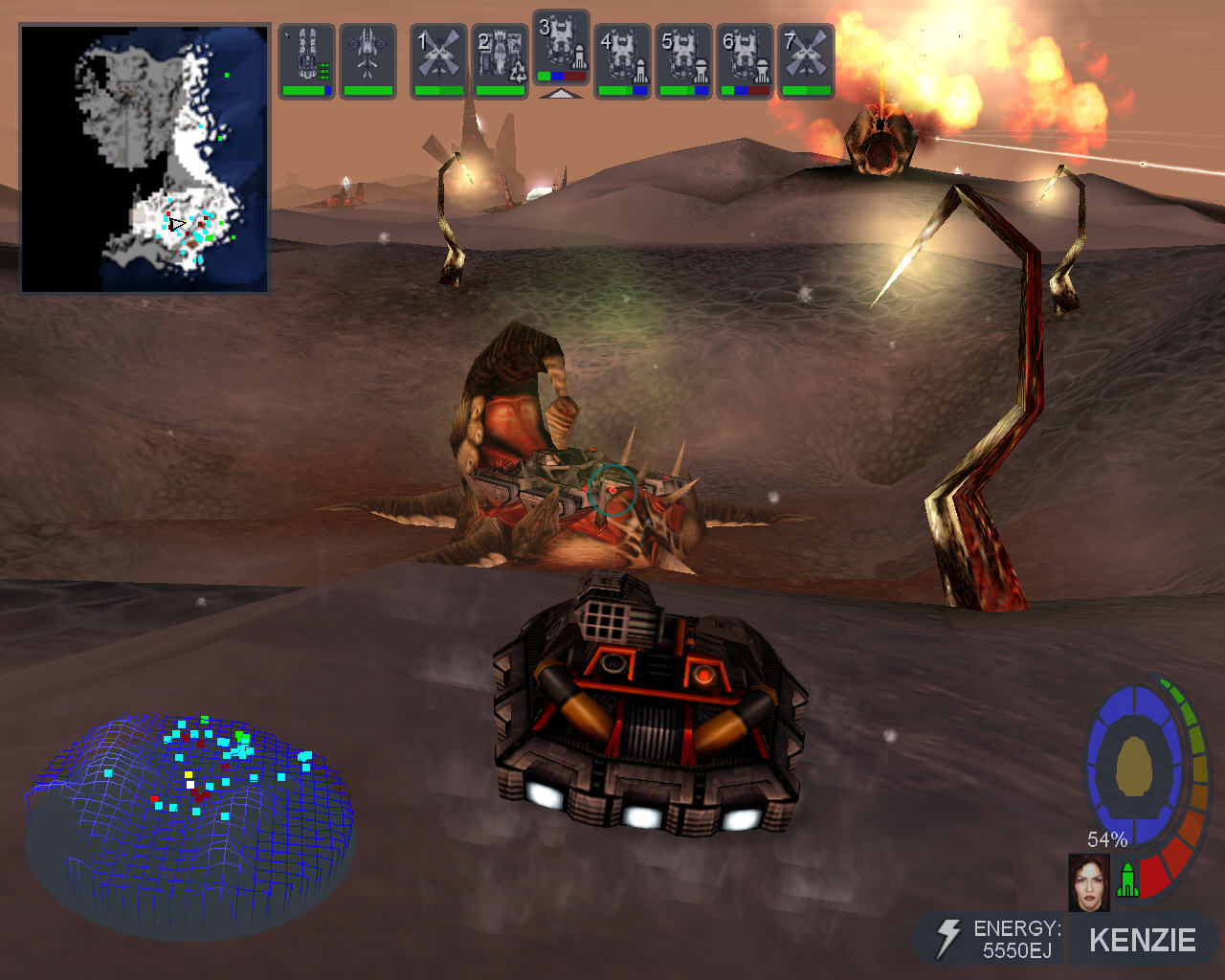The height and width of the screenshot is (980, 1225).
Task: Select unit slot 2 with recycle symbol
Action: point(500,60)
